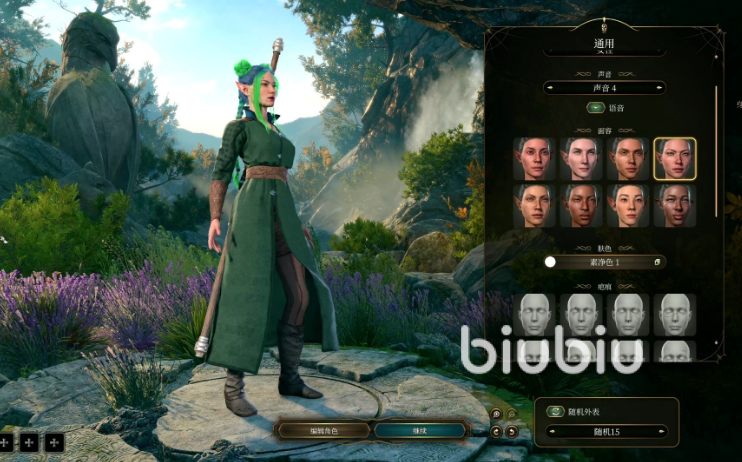
Task: Click the 继续 (Continue) button
Action: (x=420, y=430)
